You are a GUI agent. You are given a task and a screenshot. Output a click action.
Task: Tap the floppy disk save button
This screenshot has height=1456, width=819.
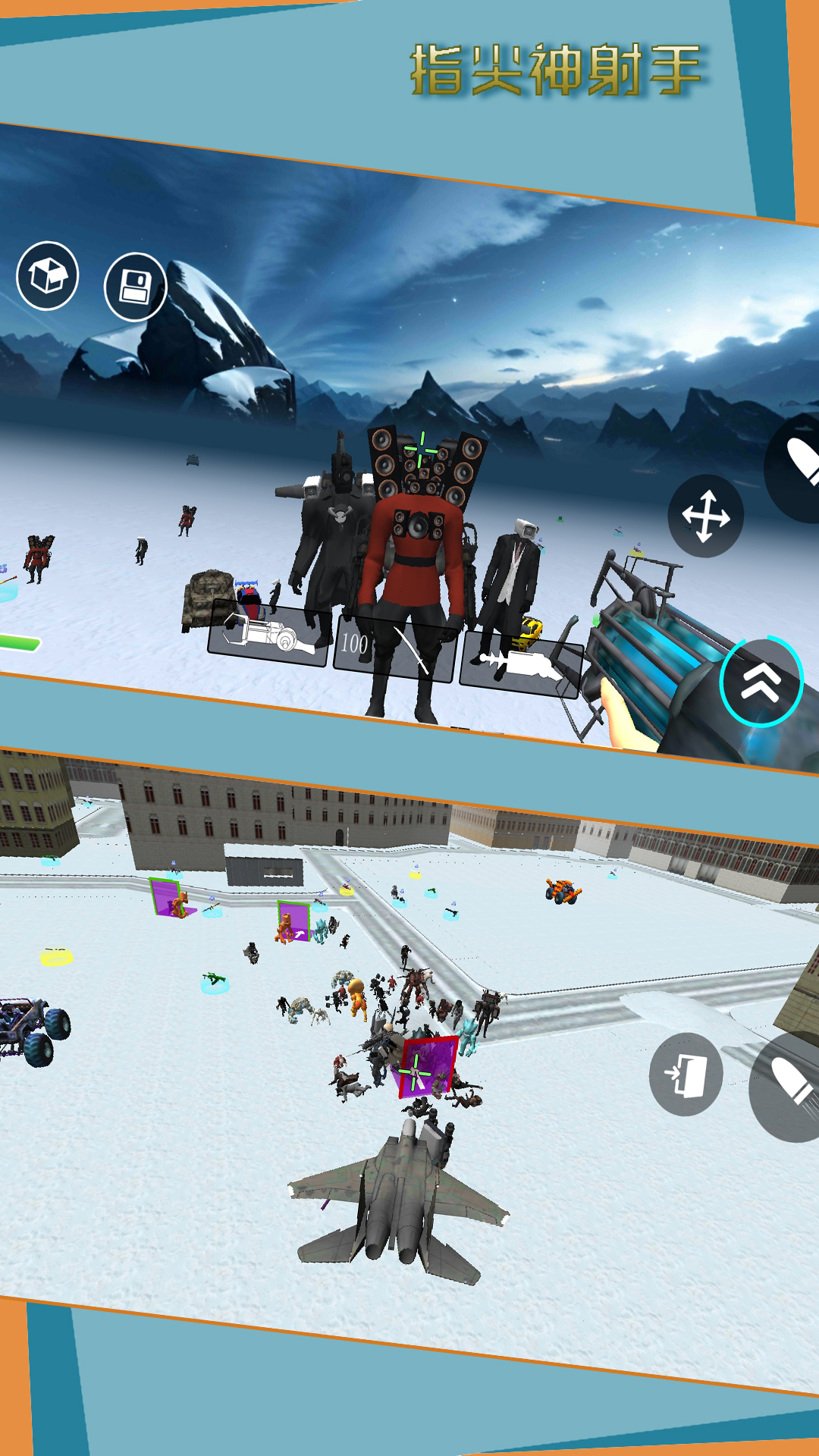(x=135, y=287)
